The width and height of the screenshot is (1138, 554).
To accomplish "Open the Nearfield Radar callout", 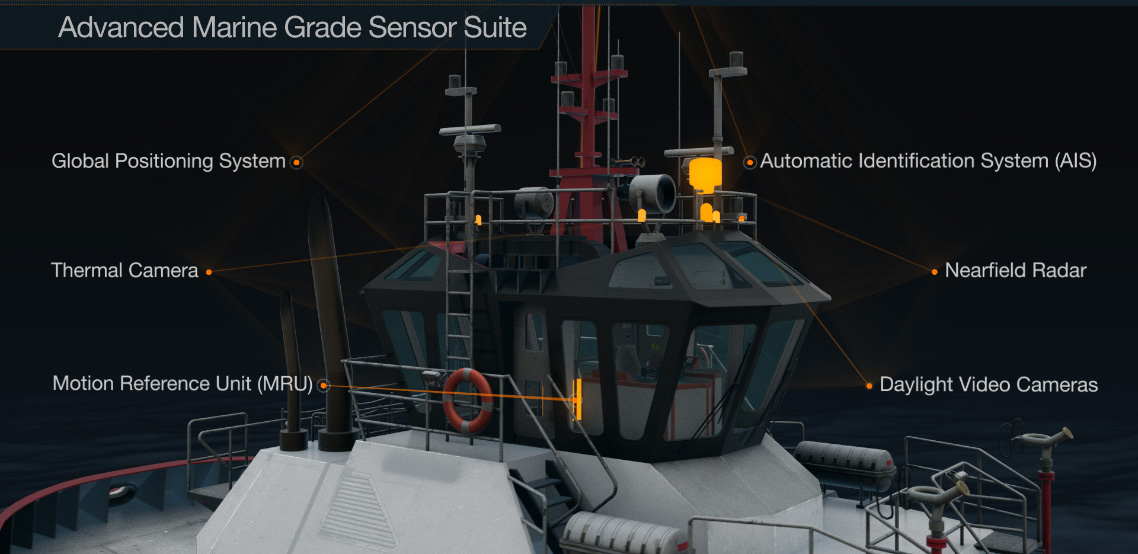I will (1015, 270).
